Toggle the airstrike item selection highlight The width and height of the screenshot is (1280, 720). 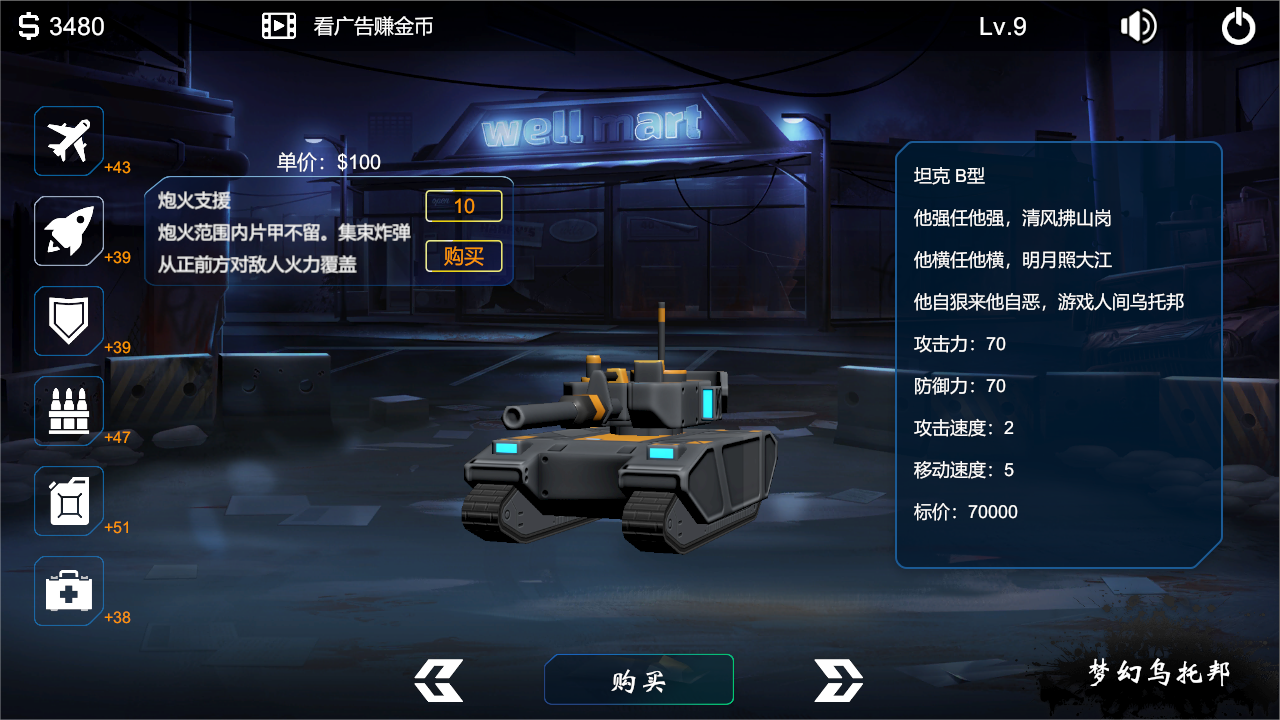[x=68, y=140]
